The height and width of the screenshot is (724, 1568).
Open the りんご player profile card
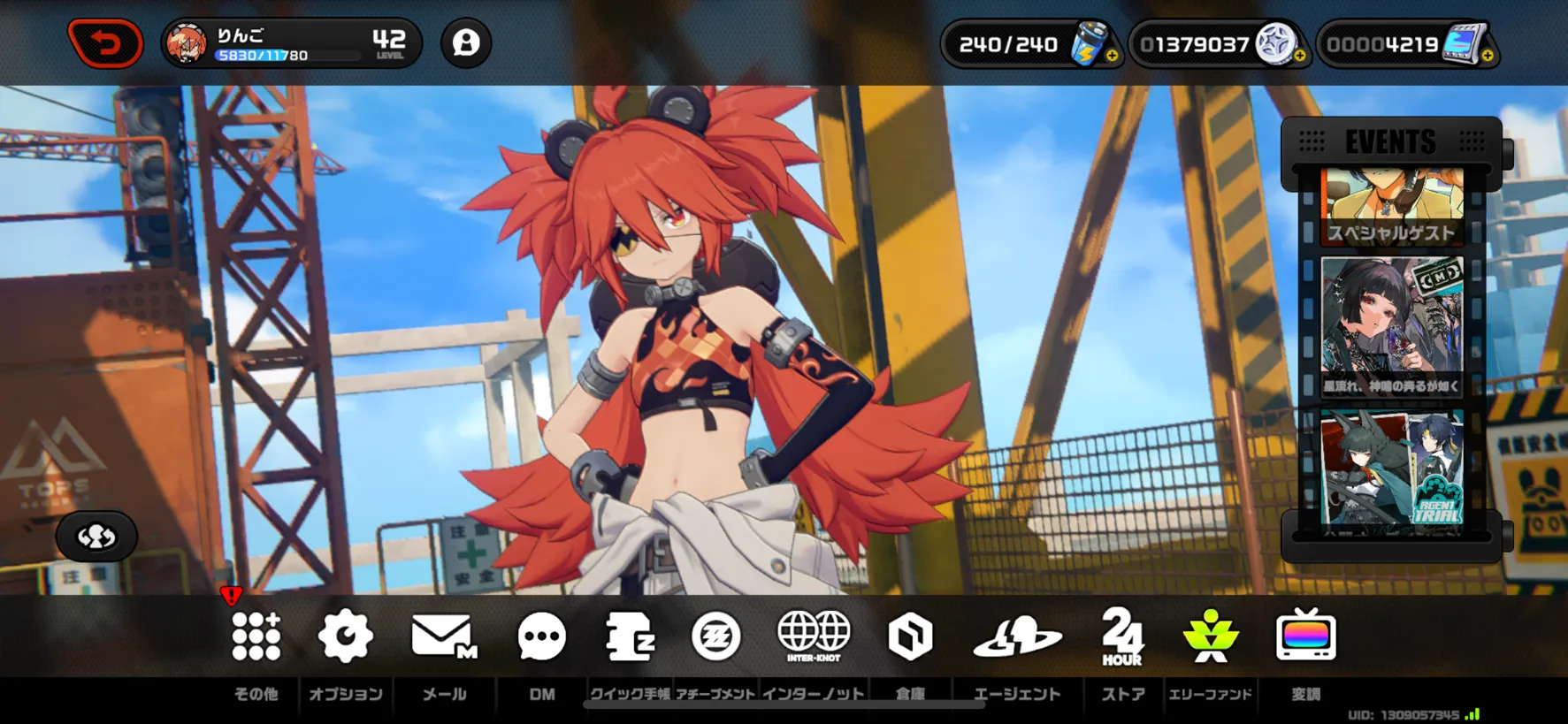pyautogui.click(x=291, y=43)
